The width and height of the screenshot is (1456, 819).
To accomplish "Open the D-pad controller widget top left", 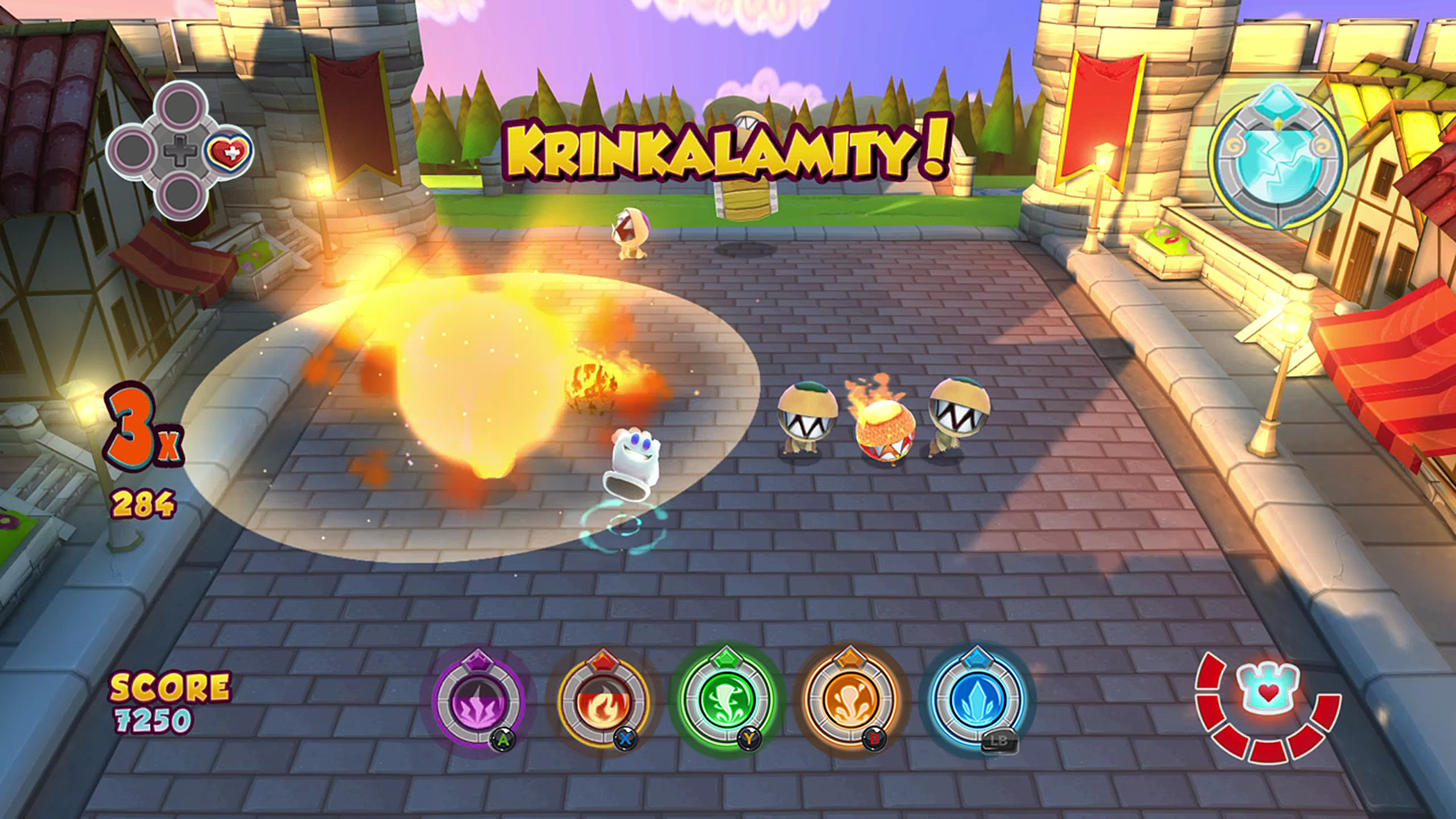I will pyautogui.click(x=180, y=149).
